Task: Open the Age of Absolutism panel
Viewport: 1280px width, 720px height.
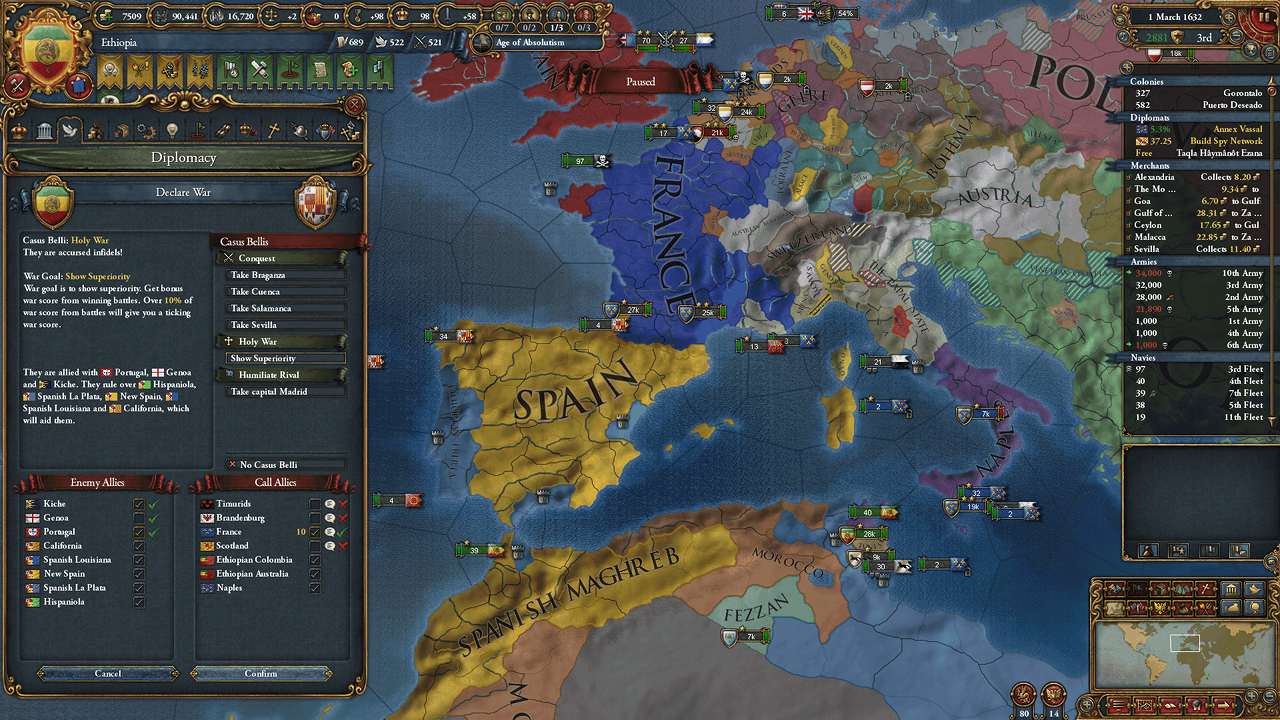Action: (x=535, y=43)
